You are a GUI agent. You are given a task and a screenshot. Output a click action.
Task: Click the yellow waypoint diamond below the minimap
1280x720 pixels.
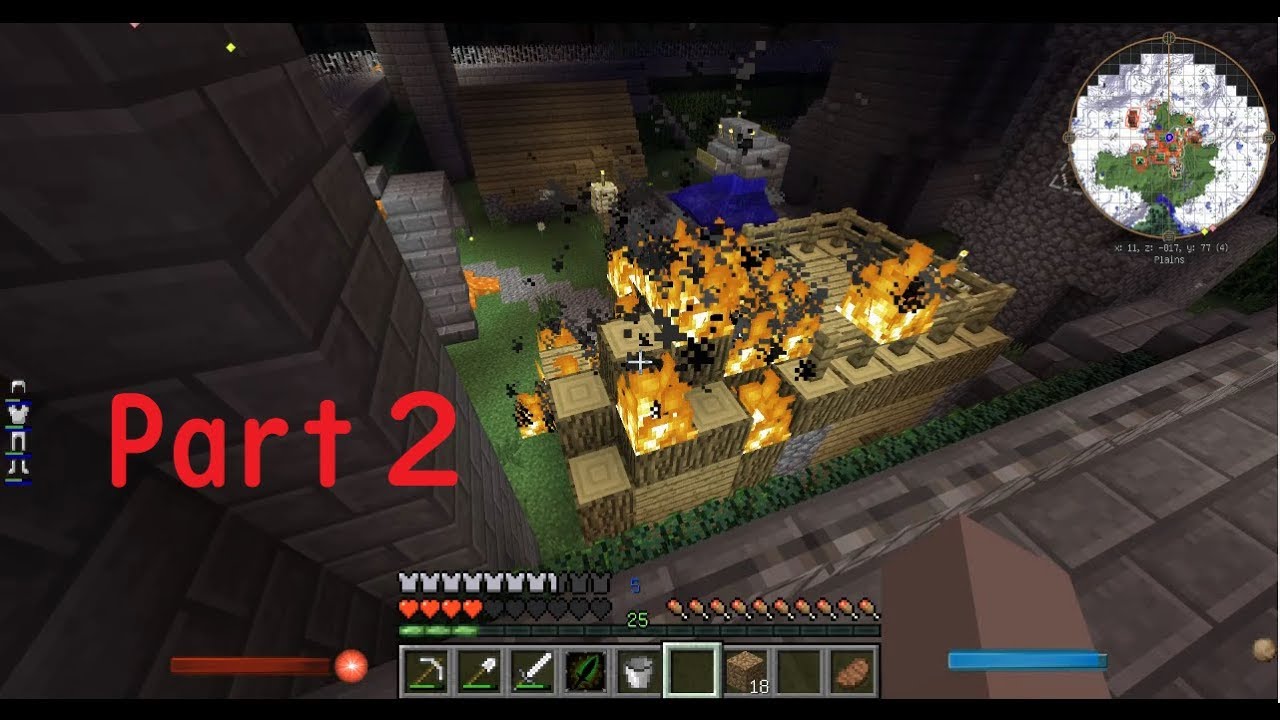tap(1204, 231)
